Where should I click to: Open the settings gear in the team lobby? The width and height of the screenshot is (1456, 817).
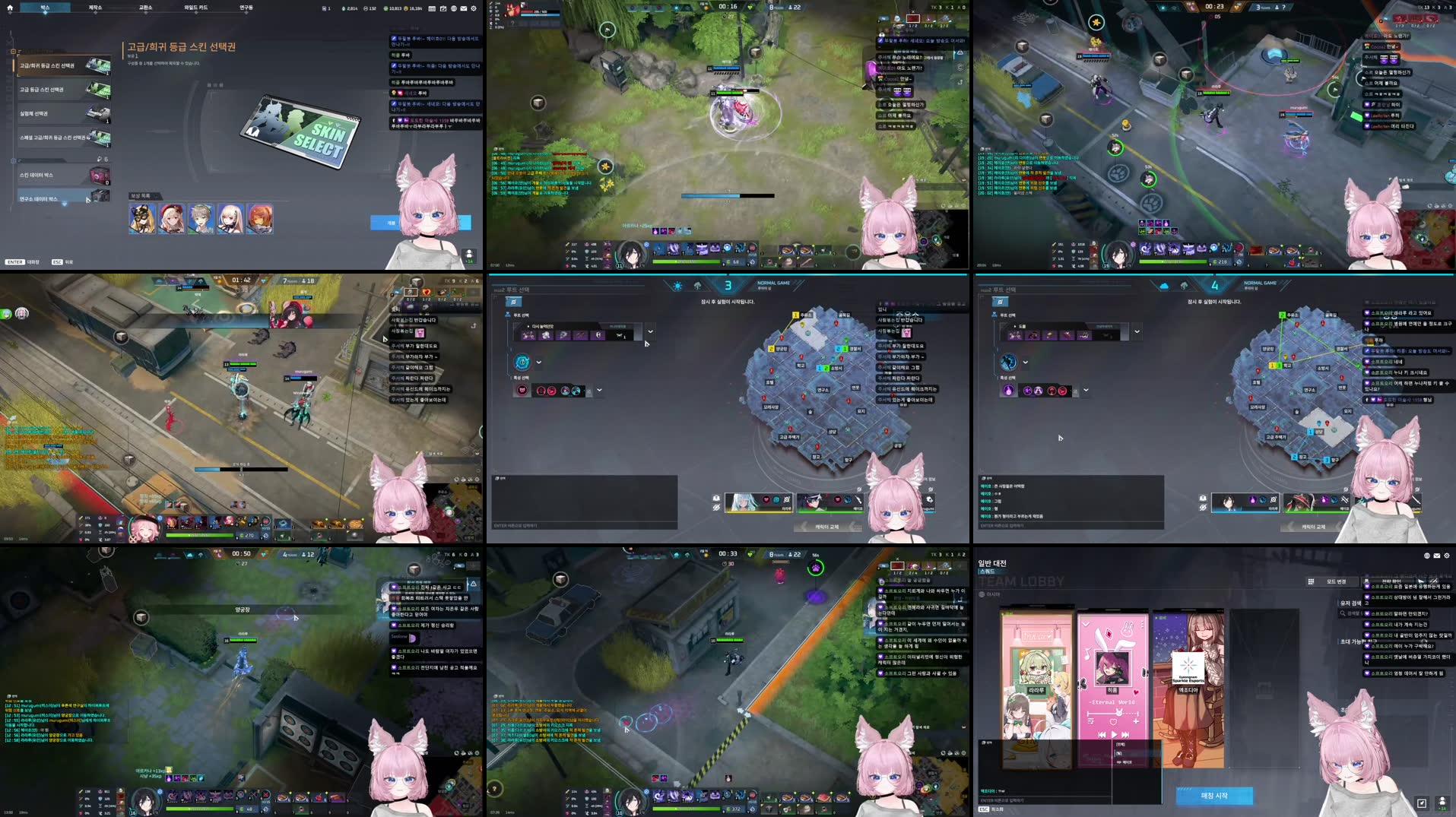tap(1448, 556)
